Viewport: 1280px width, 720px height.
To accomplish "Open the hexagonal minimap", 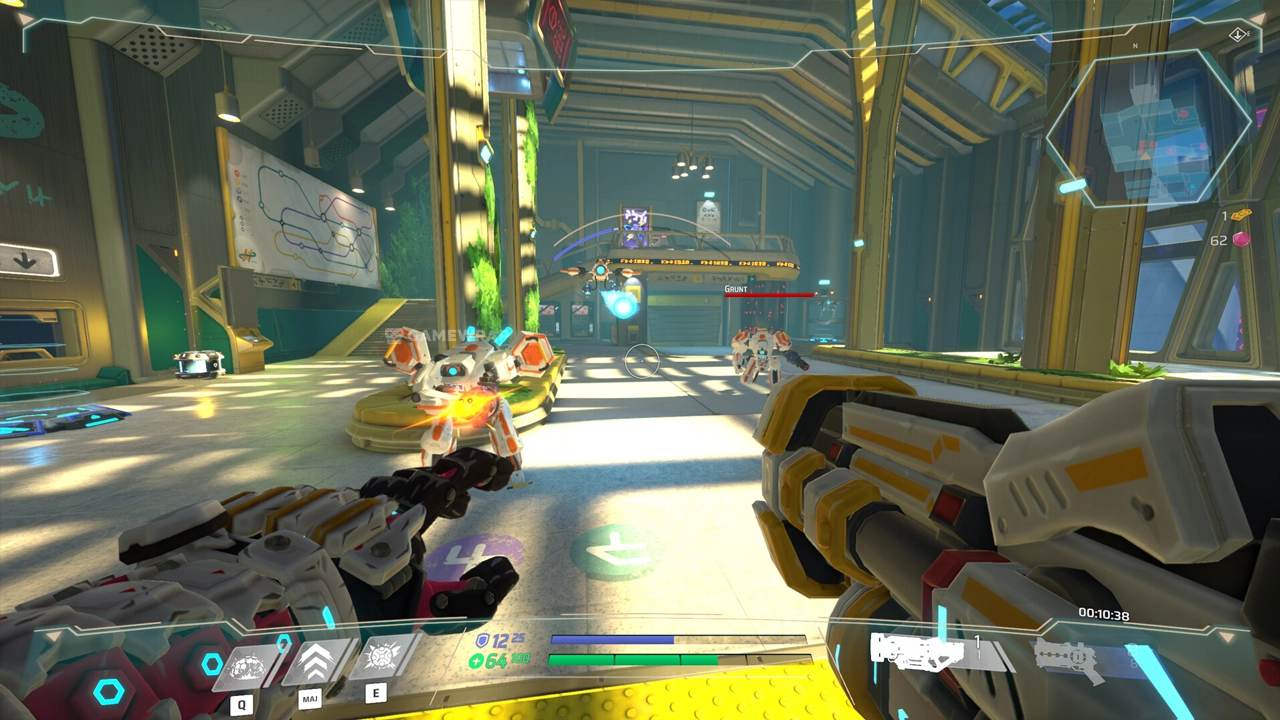I will point(1148,128).
